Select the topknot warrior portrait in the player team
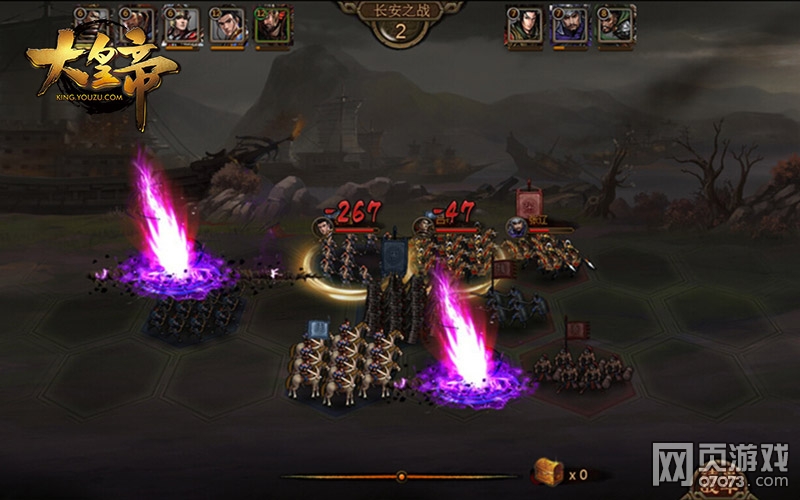Image resolution: width=800 pixels, height=500 pixels. [x=226, y=24]
